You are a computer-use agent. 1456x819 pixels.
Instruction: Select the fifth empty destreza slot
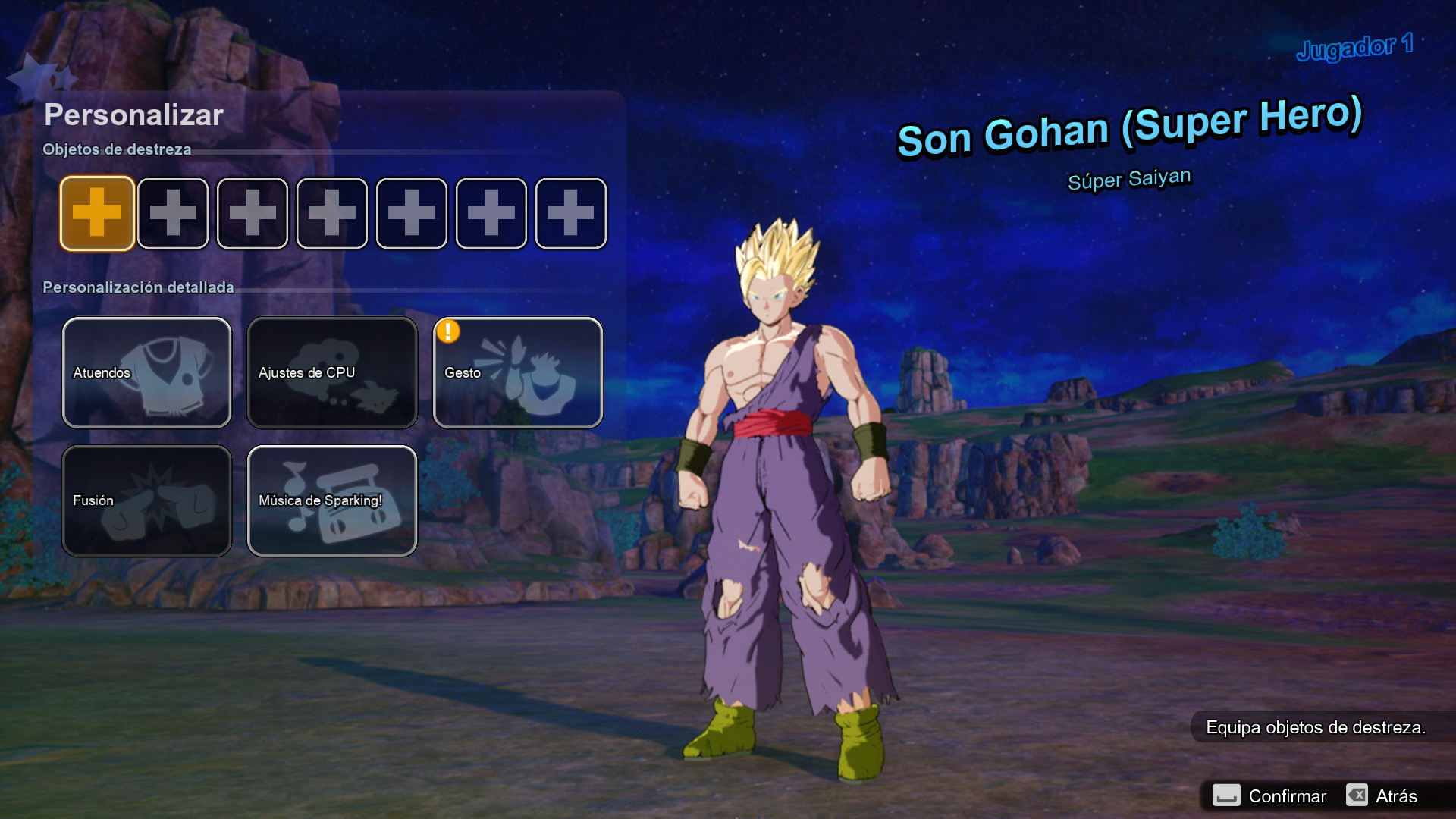pyautogui.click(x=411, y=213)
